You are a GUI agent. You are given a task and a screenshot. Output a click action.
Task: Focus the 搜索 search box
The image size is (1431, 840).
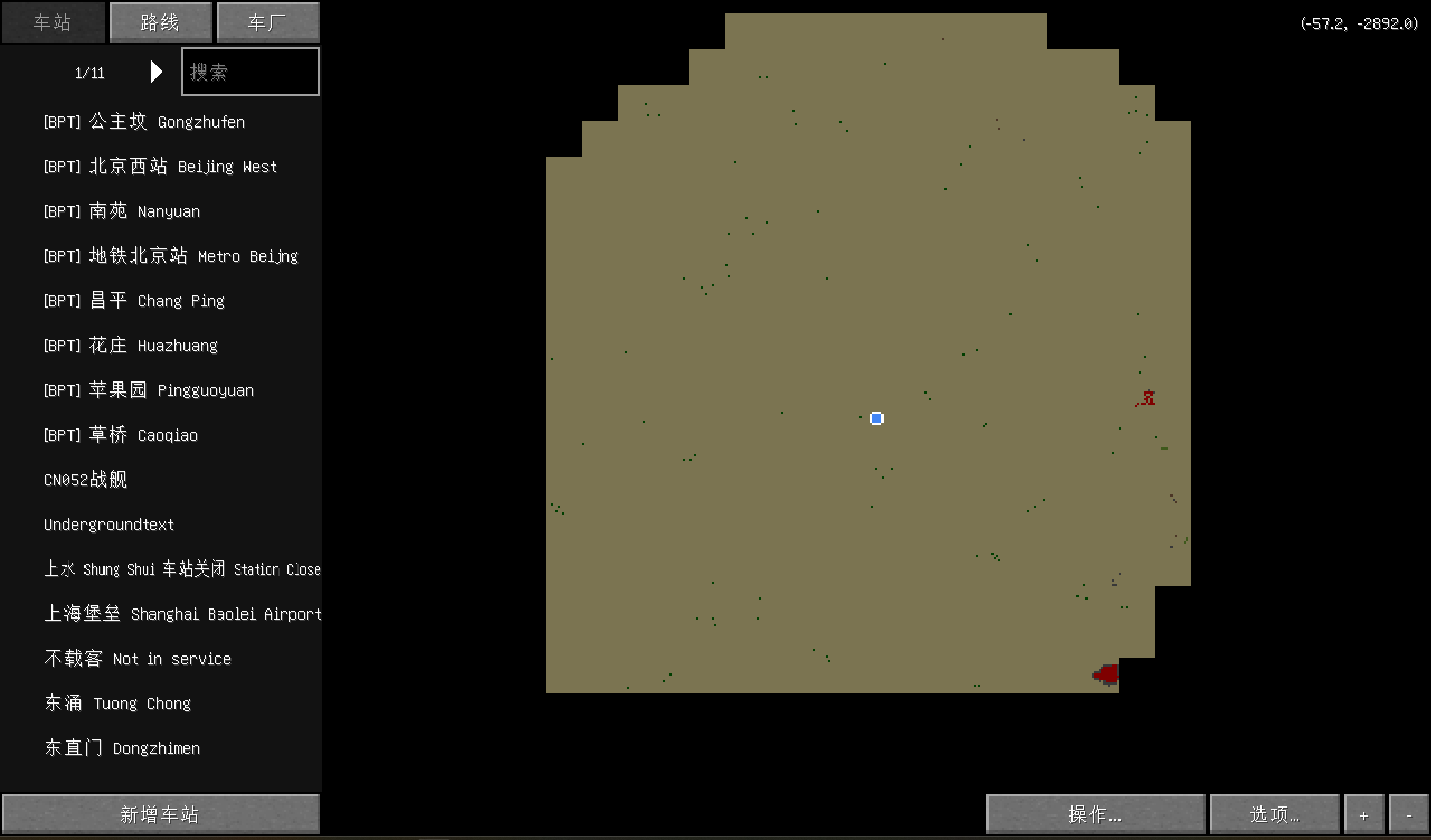click(250, 72)
